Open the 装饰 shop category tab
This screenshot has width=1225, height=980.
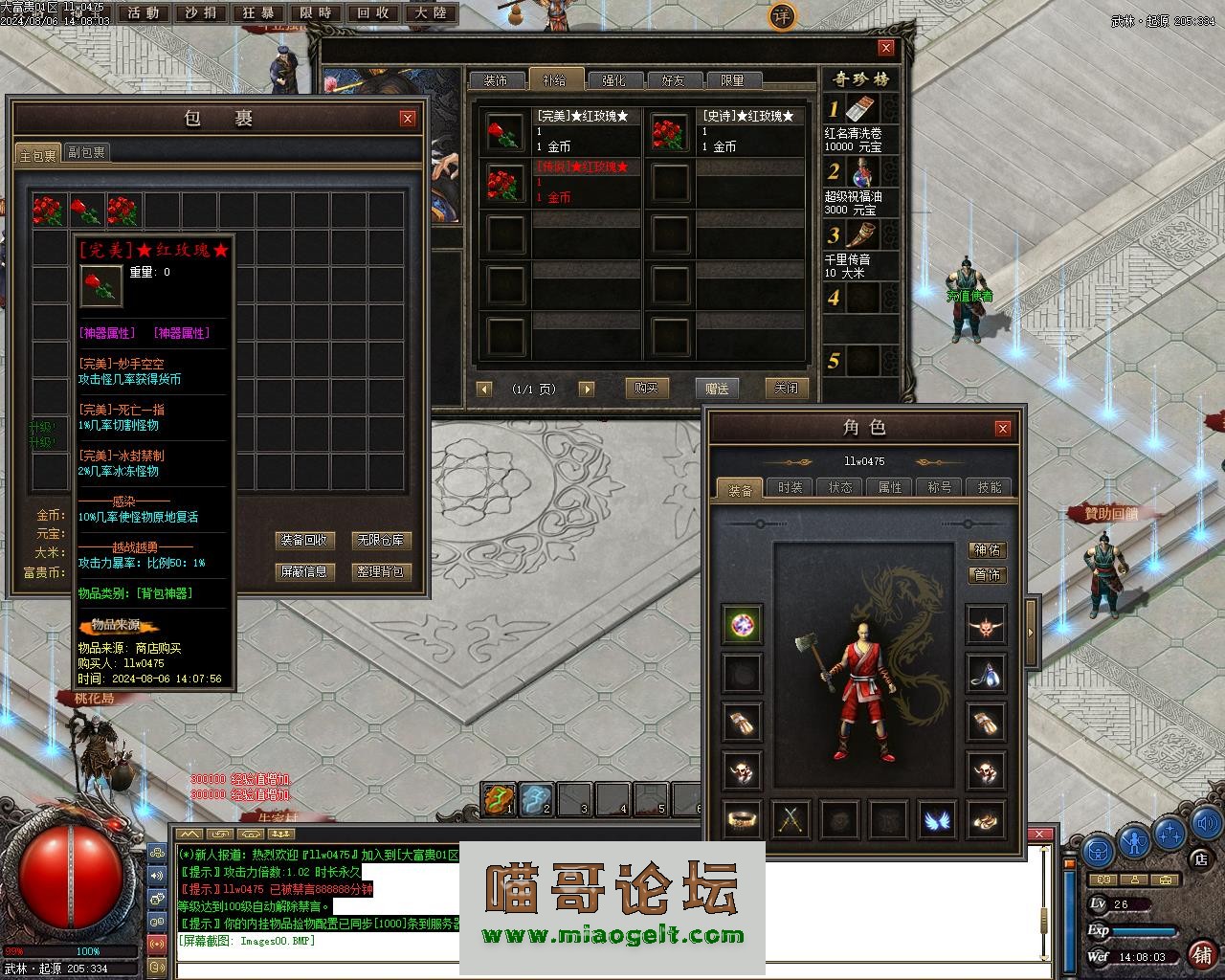coord(496,81)
